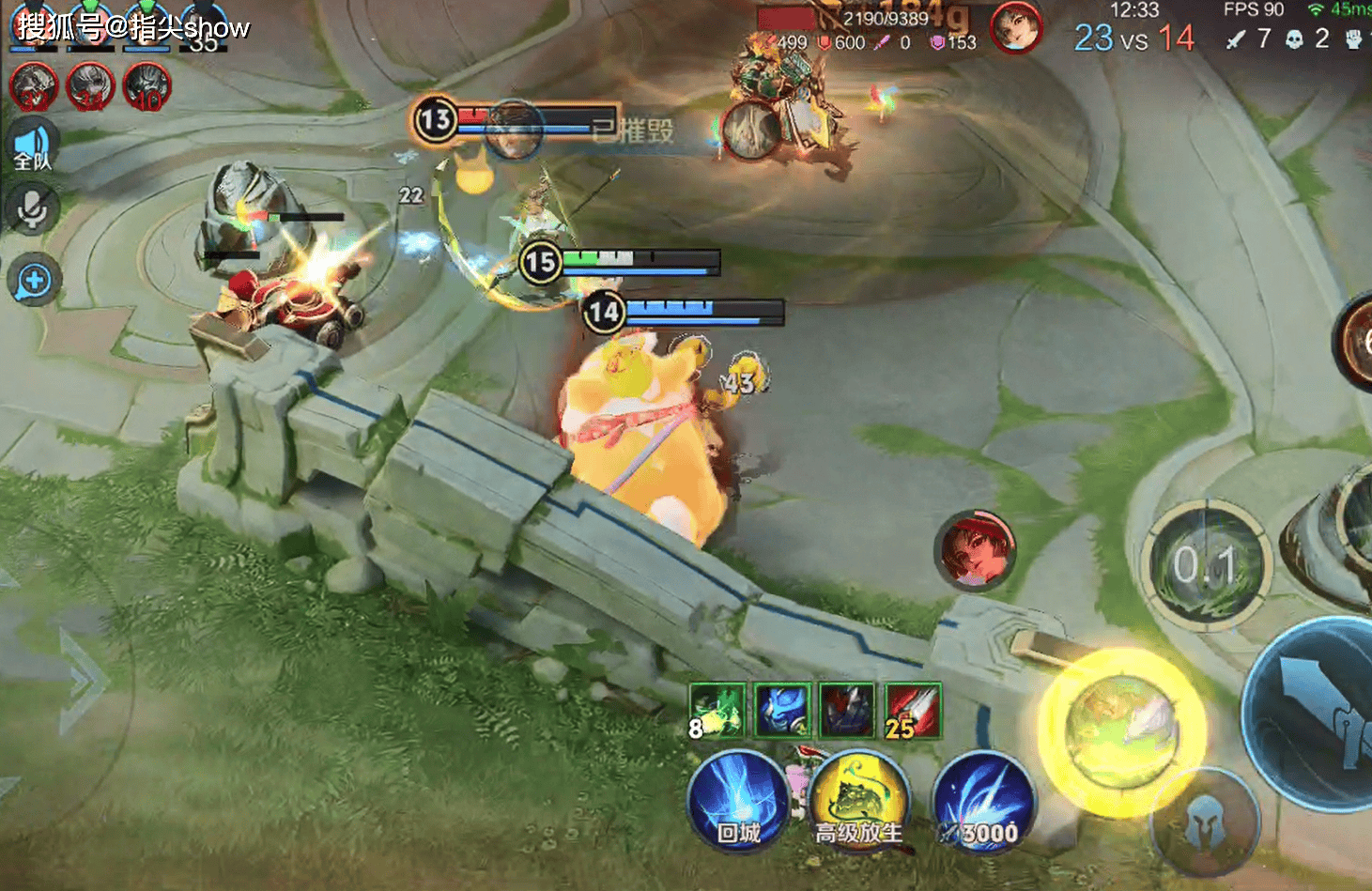This screenshot has height=891, width=1372.
Task: Select the green item icon marked 8
Action: [x=717, y=710]
